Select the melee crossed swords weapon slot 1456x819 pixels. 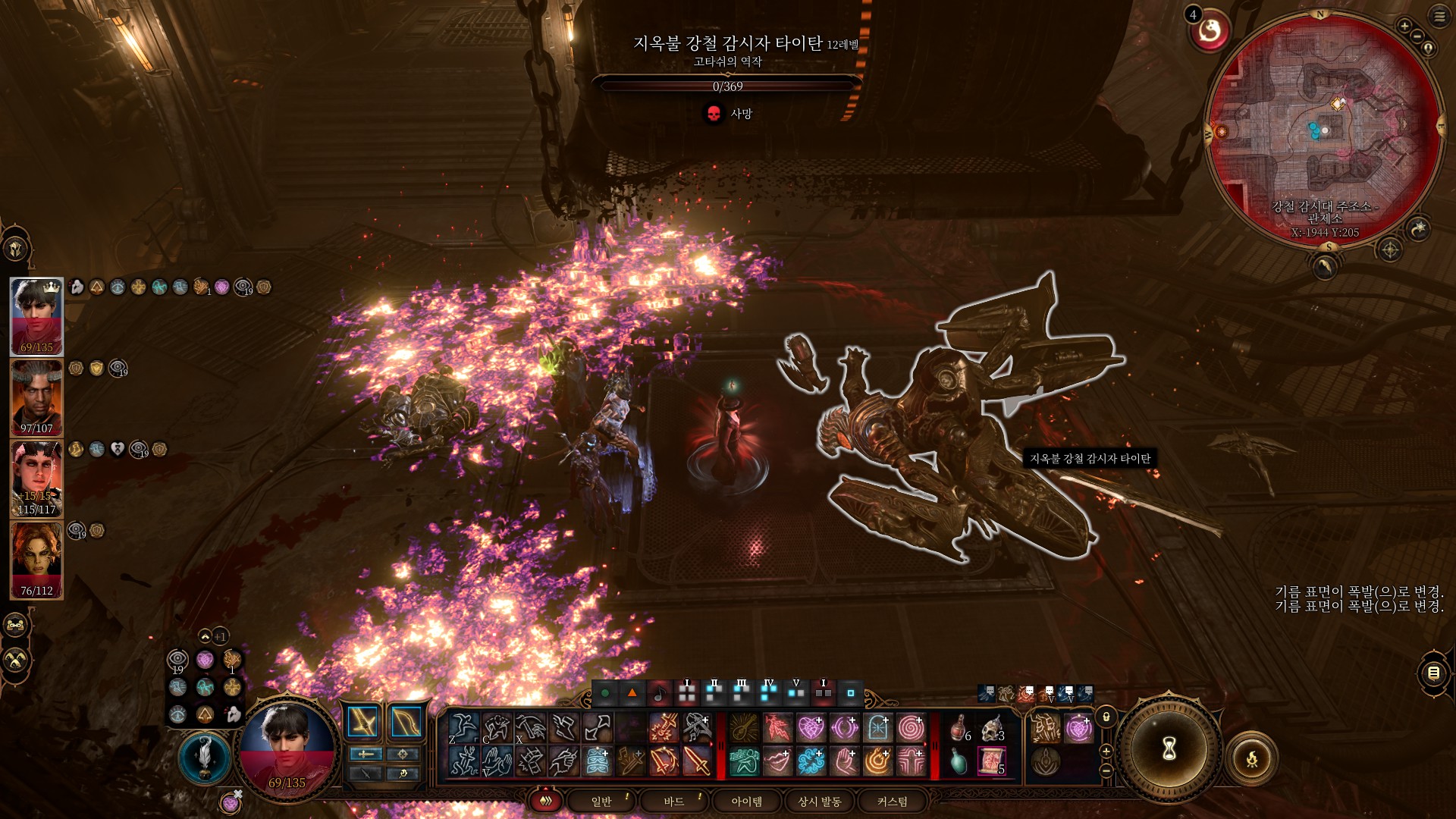click(363, 722)
